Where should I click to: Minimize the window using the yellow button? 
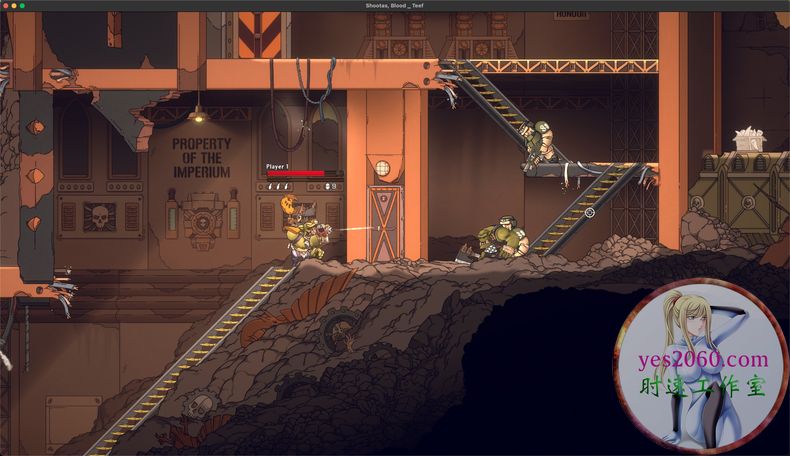pyautogui.click(x=15, y=6)
